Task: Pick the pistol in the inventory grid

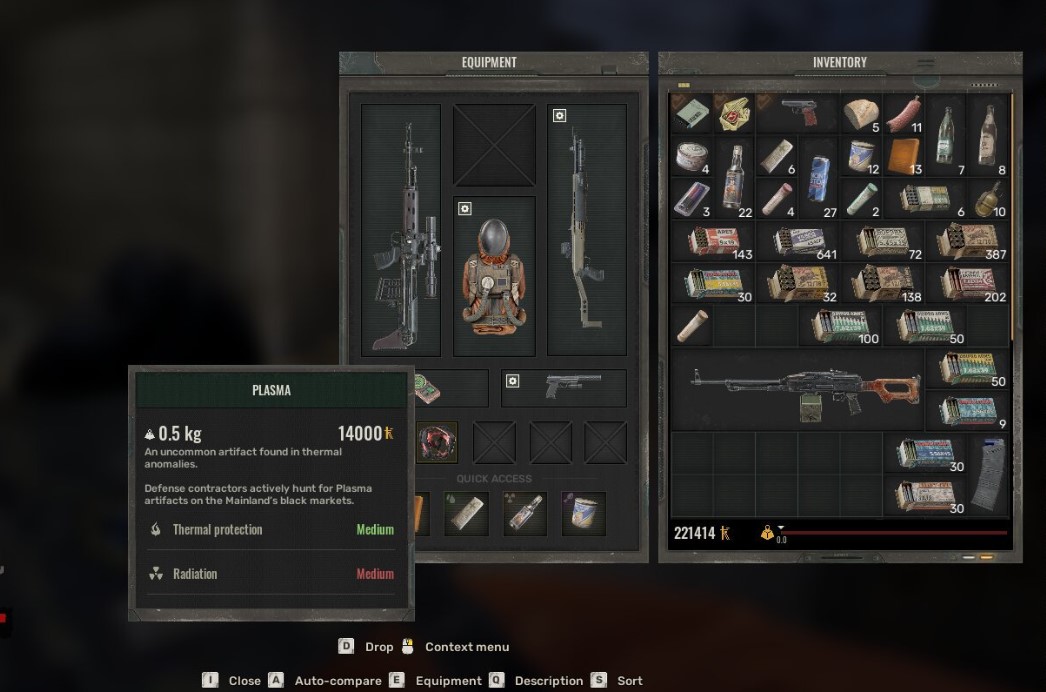Action: (x=799, y=112)
